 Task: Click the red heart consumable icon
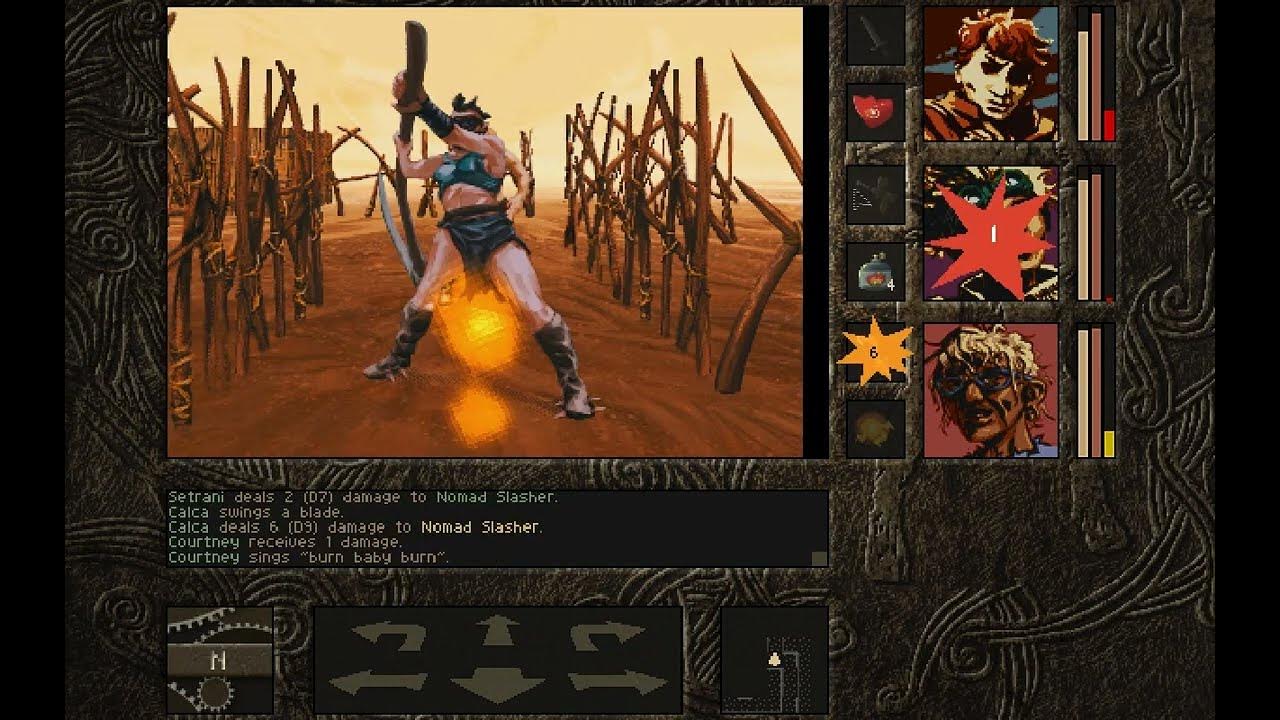click(877, 113)
